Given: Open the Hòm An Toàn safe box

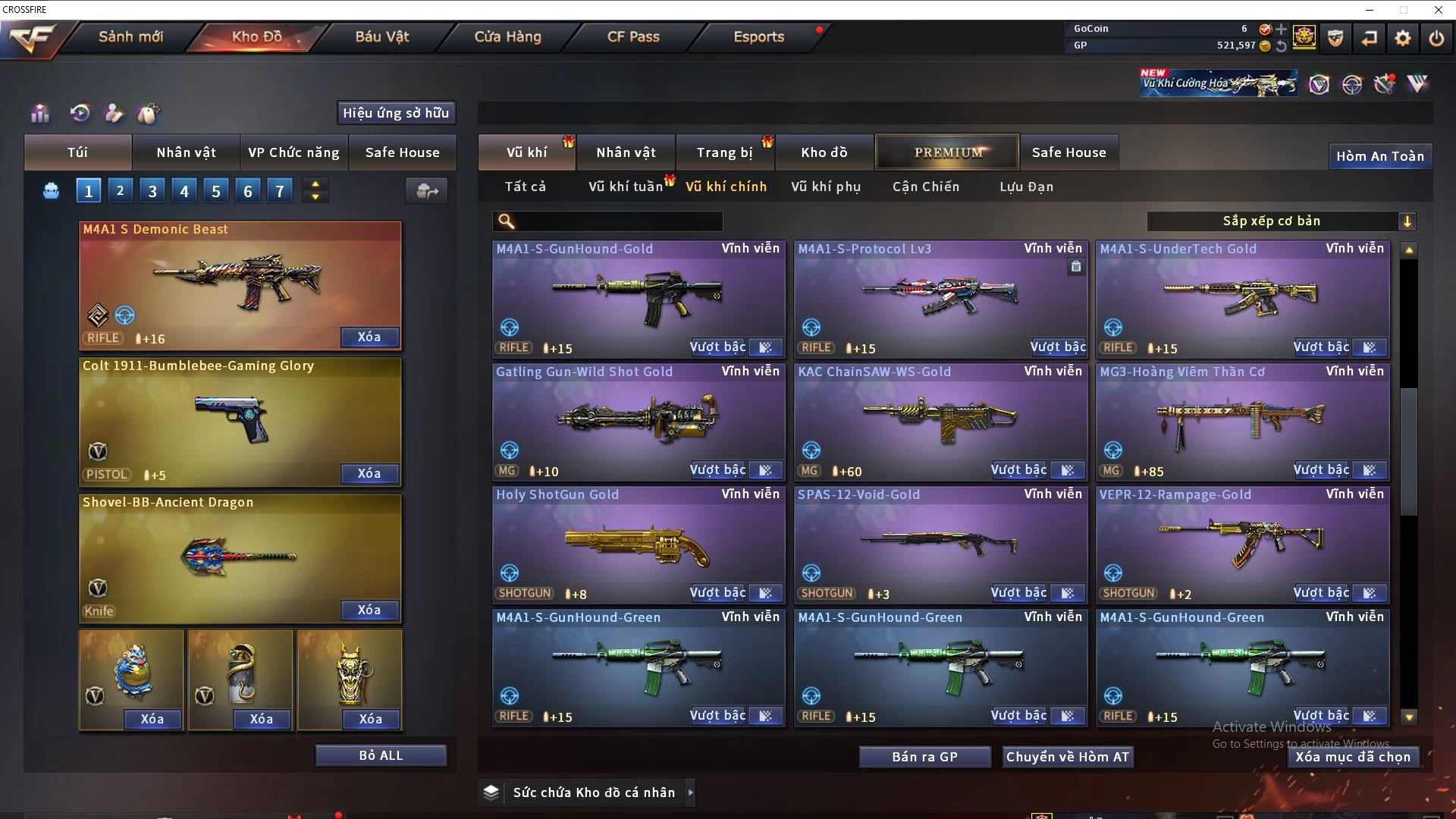Looking at the screenshot, I should click(x=1379, y=156).
